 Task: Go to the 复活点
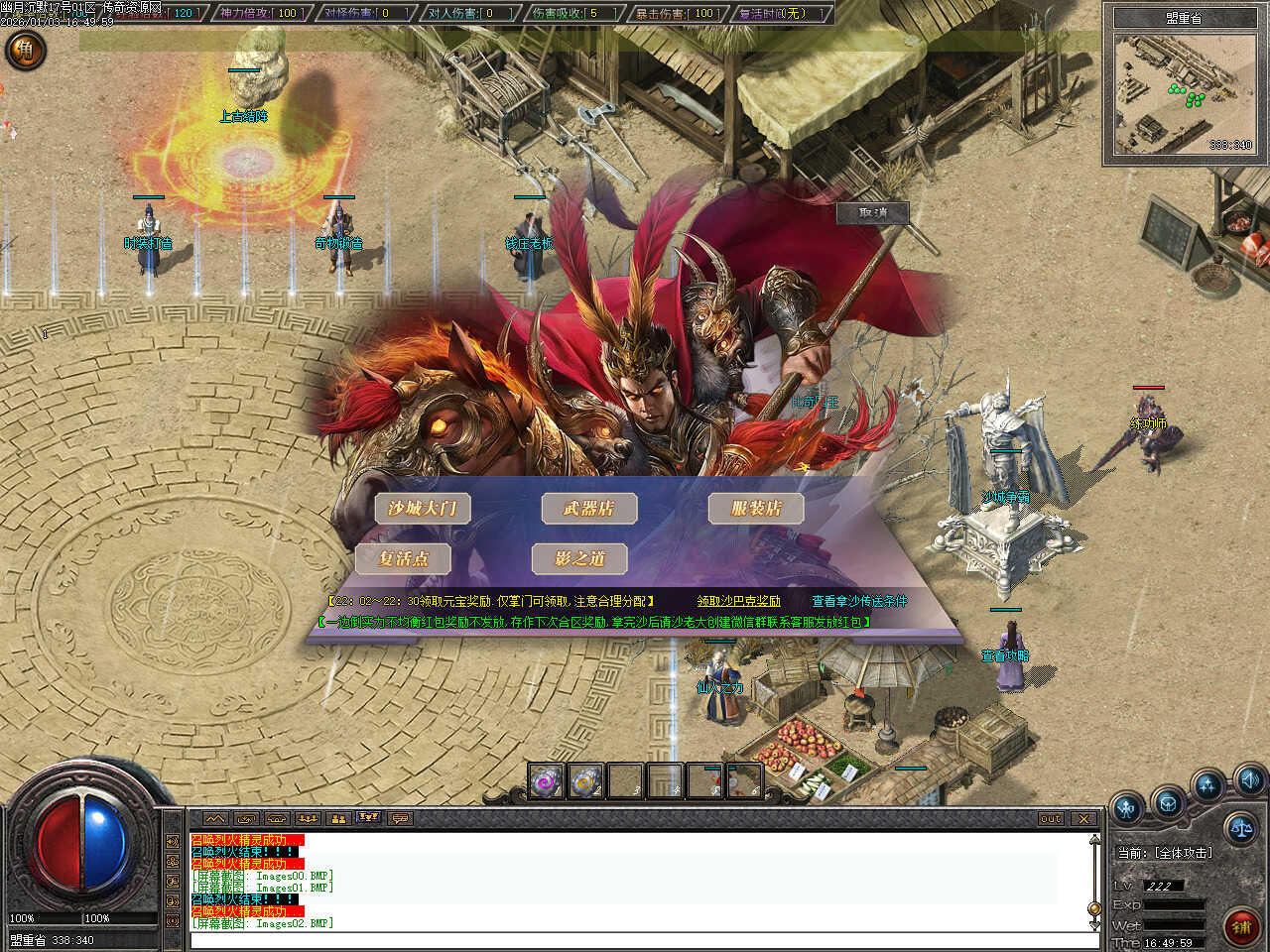[403, 558]
